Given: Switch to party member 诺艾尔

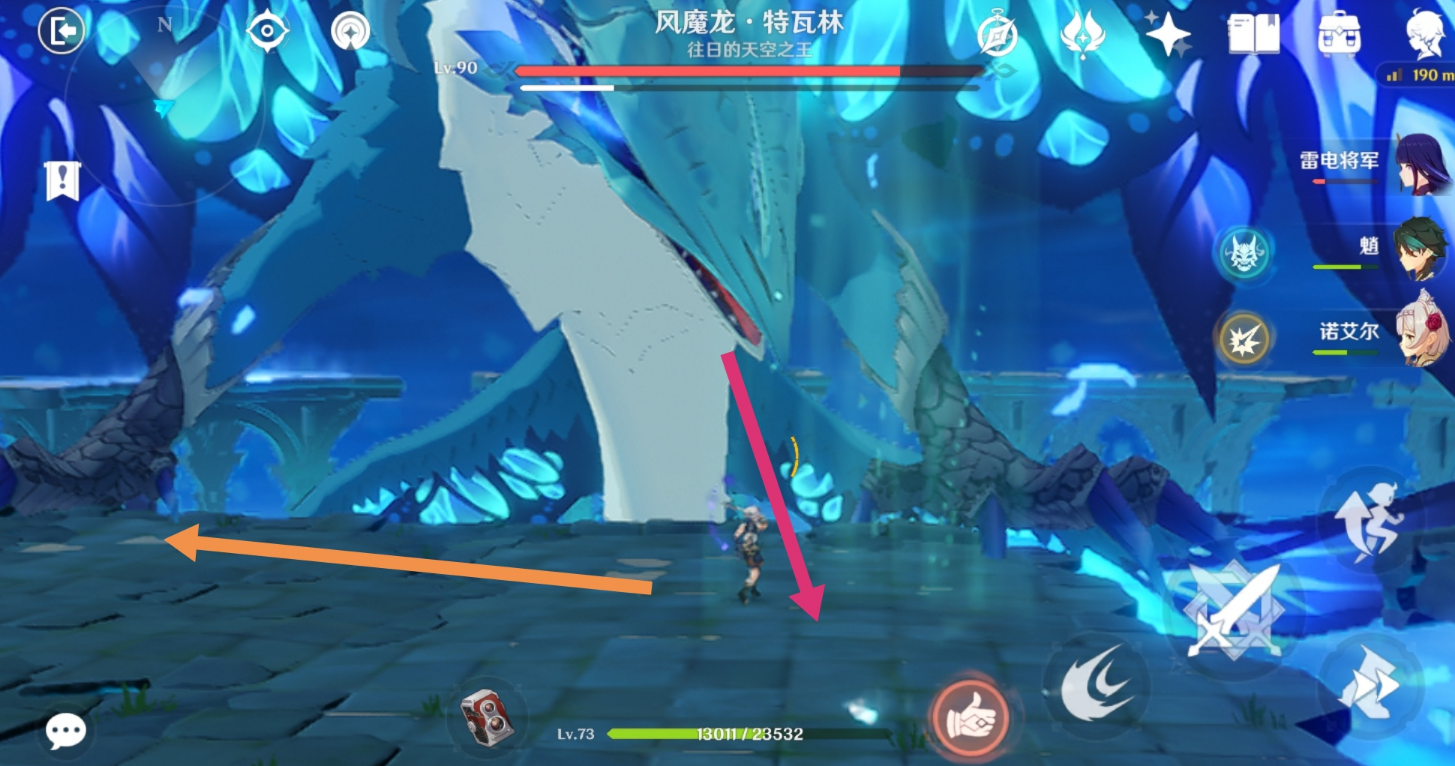Looking at the screenshot, I should coord(1420,330).
